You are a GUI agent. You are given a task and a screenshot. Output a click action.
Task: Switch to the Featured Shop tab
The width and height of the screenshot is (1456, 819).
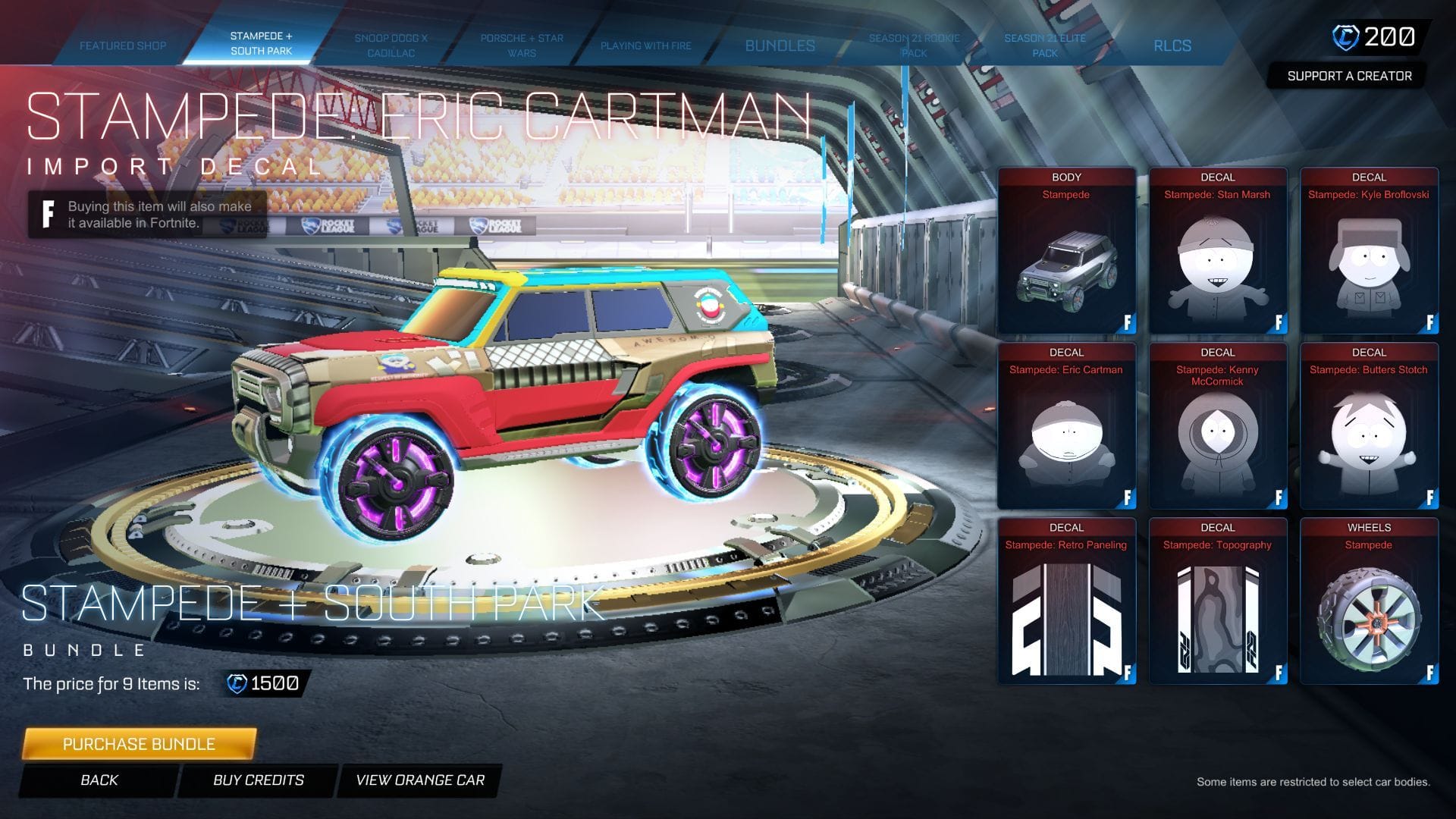coord(123,45)
